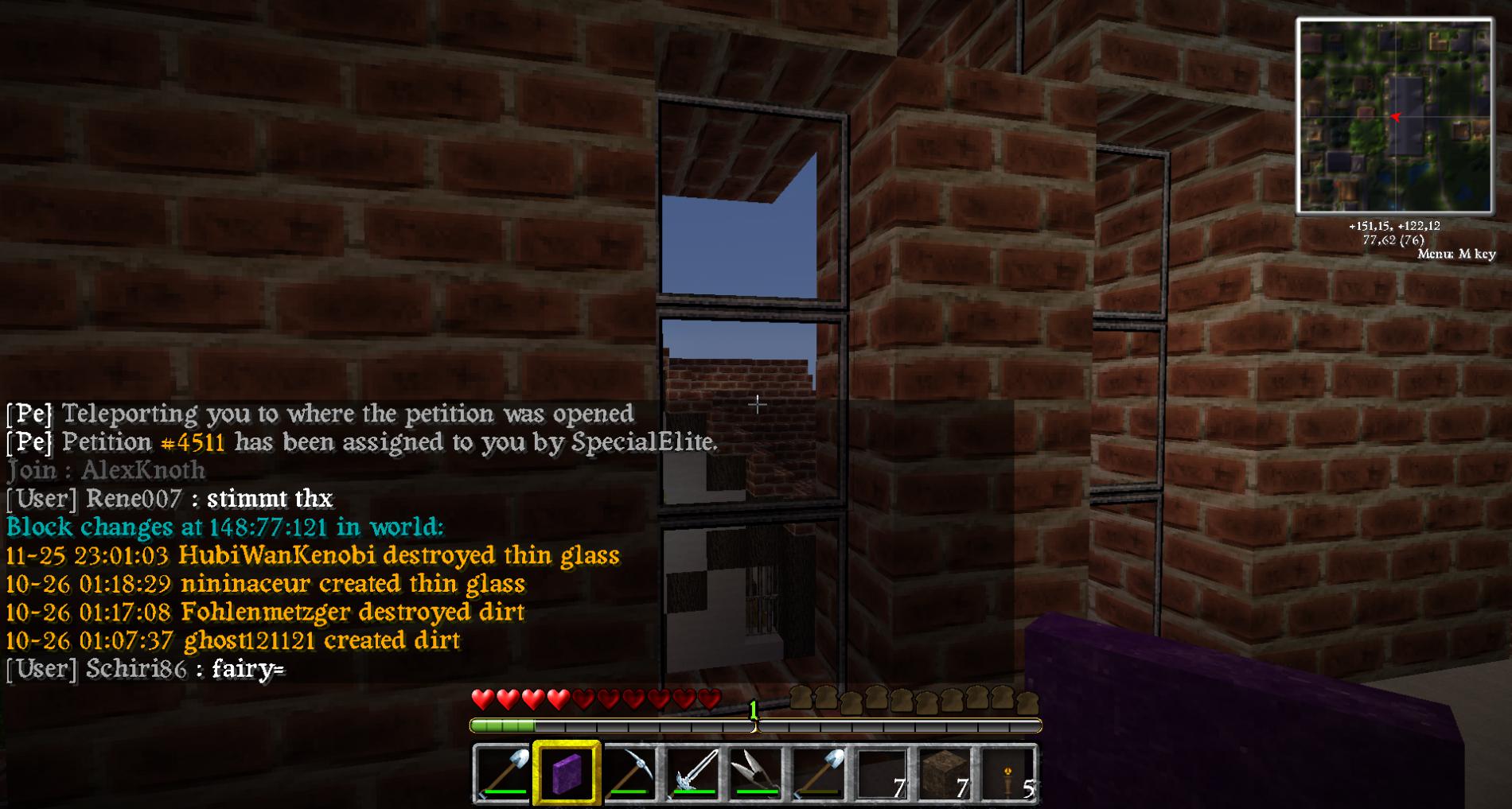Click the minimap in the corner
1512x809 pixels.
[1394, 117]
